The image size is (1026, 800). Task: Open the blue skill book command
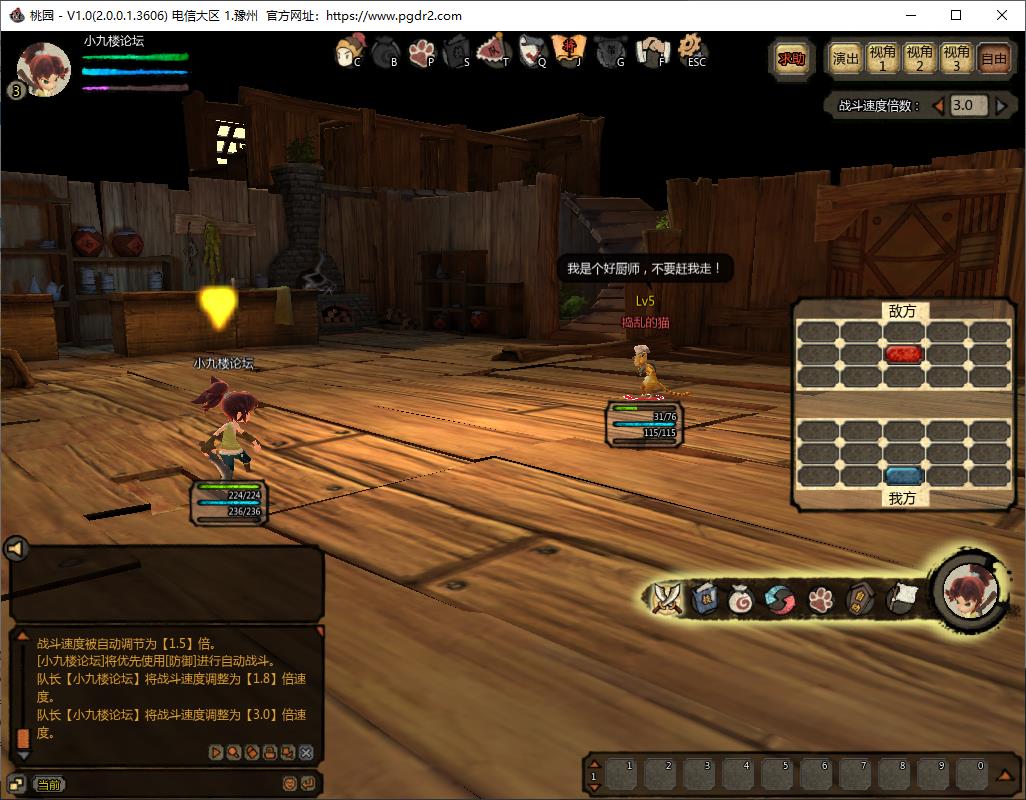[x=703, y=598]
